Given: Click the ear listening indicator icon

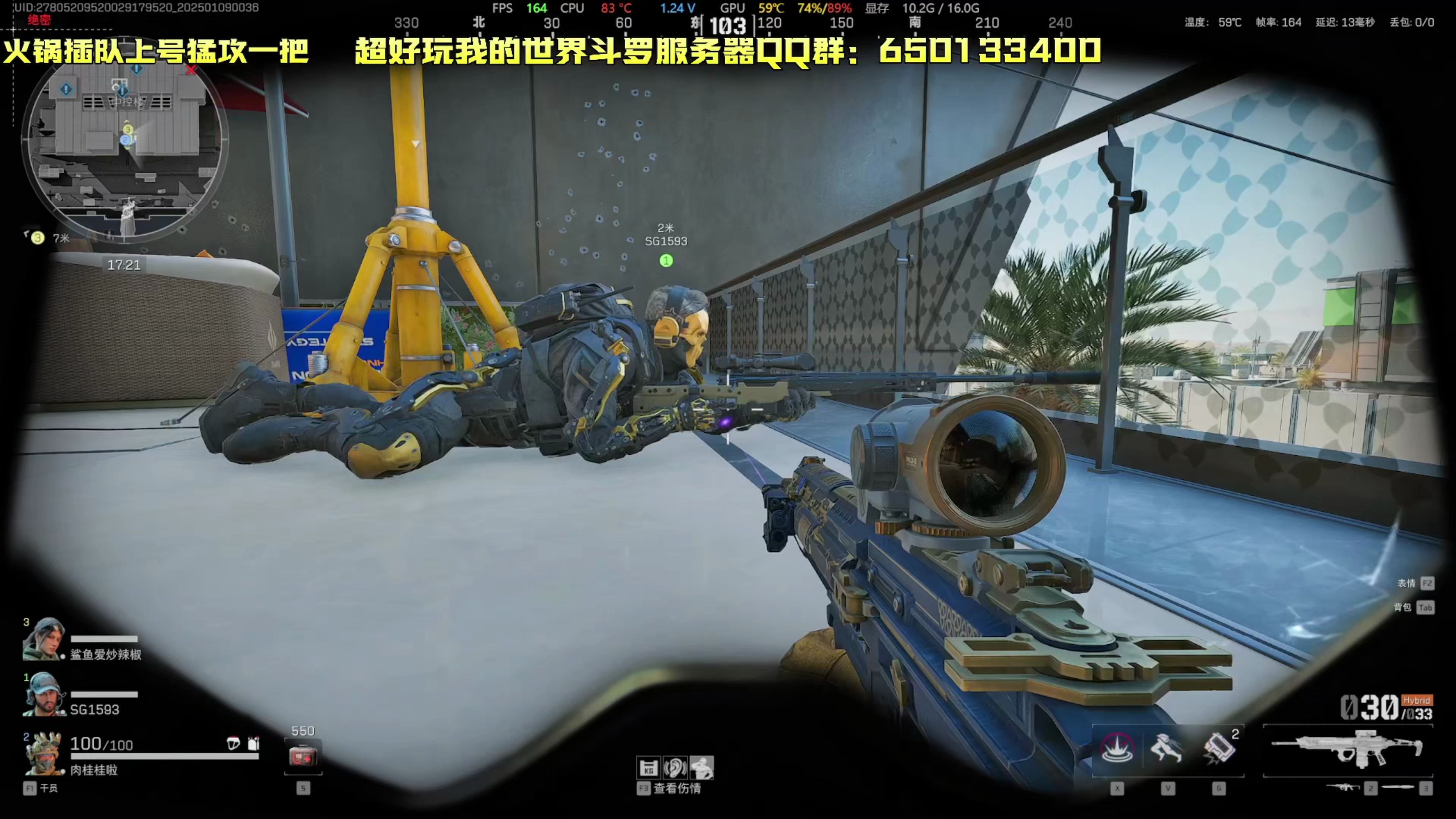Looking at the screenshot, I should (x=676, y=767).
